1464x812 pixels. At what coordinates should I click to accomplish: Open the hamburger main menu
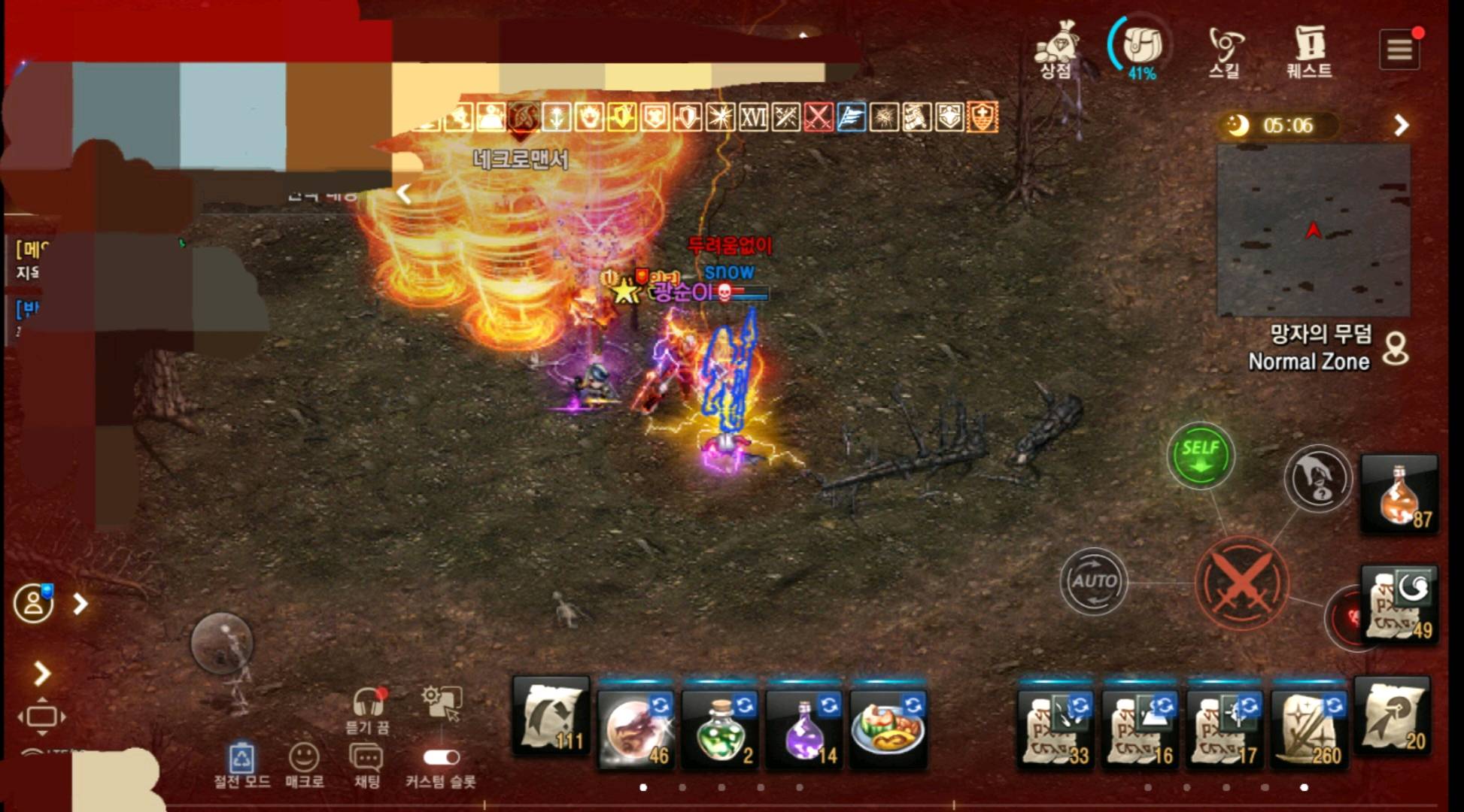1399,50
